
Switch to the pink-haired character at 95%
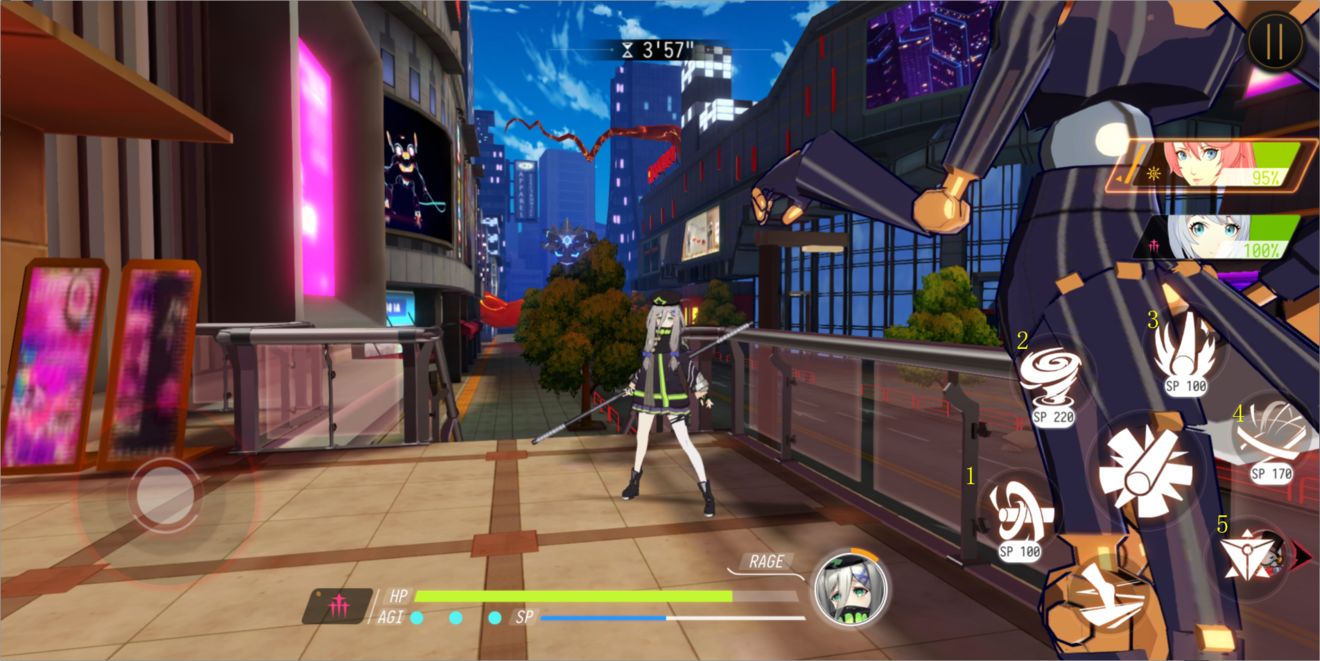point(1212,165)
